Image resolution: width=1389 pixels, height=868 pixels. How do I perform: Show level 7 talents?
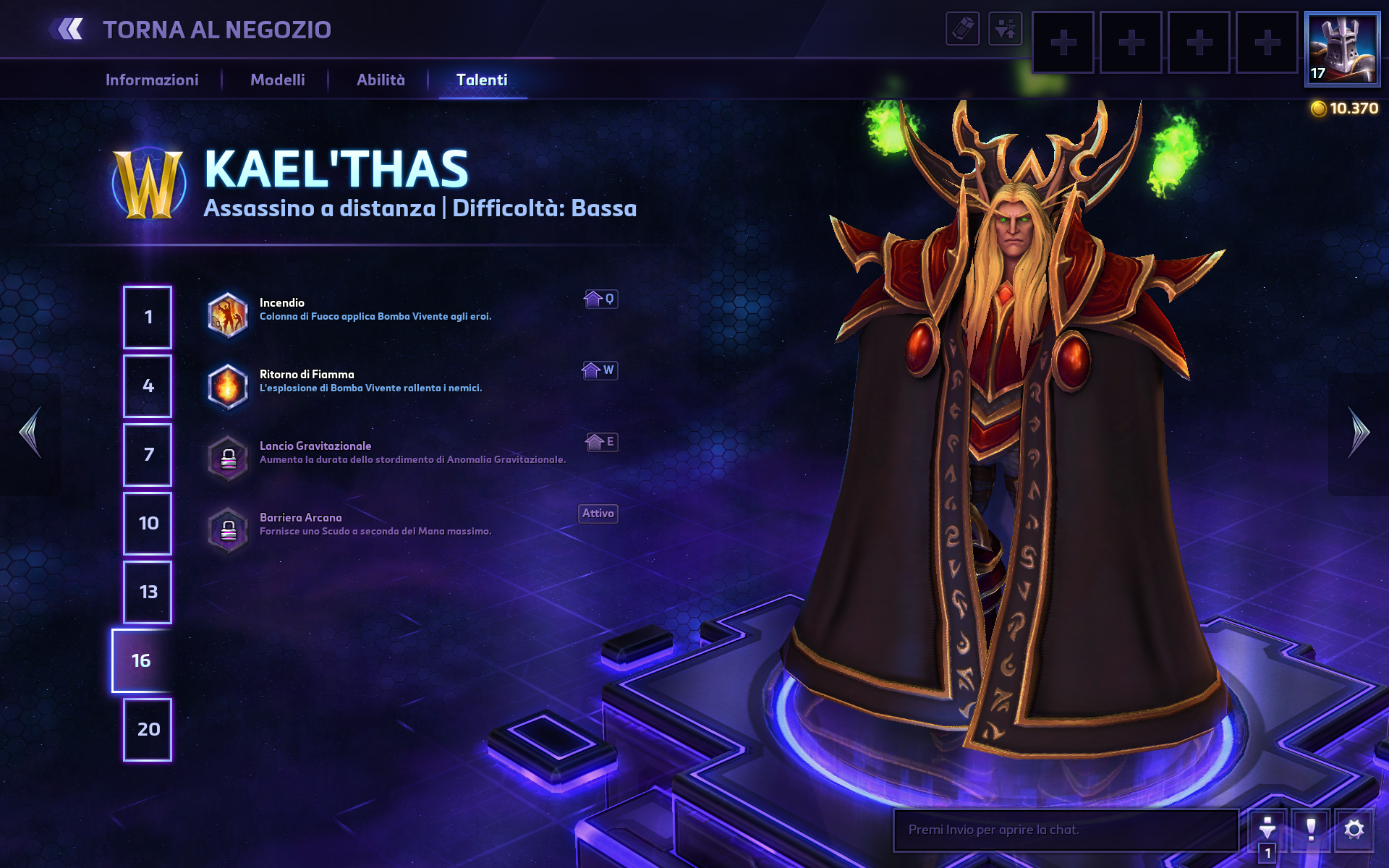pos(148,454)
